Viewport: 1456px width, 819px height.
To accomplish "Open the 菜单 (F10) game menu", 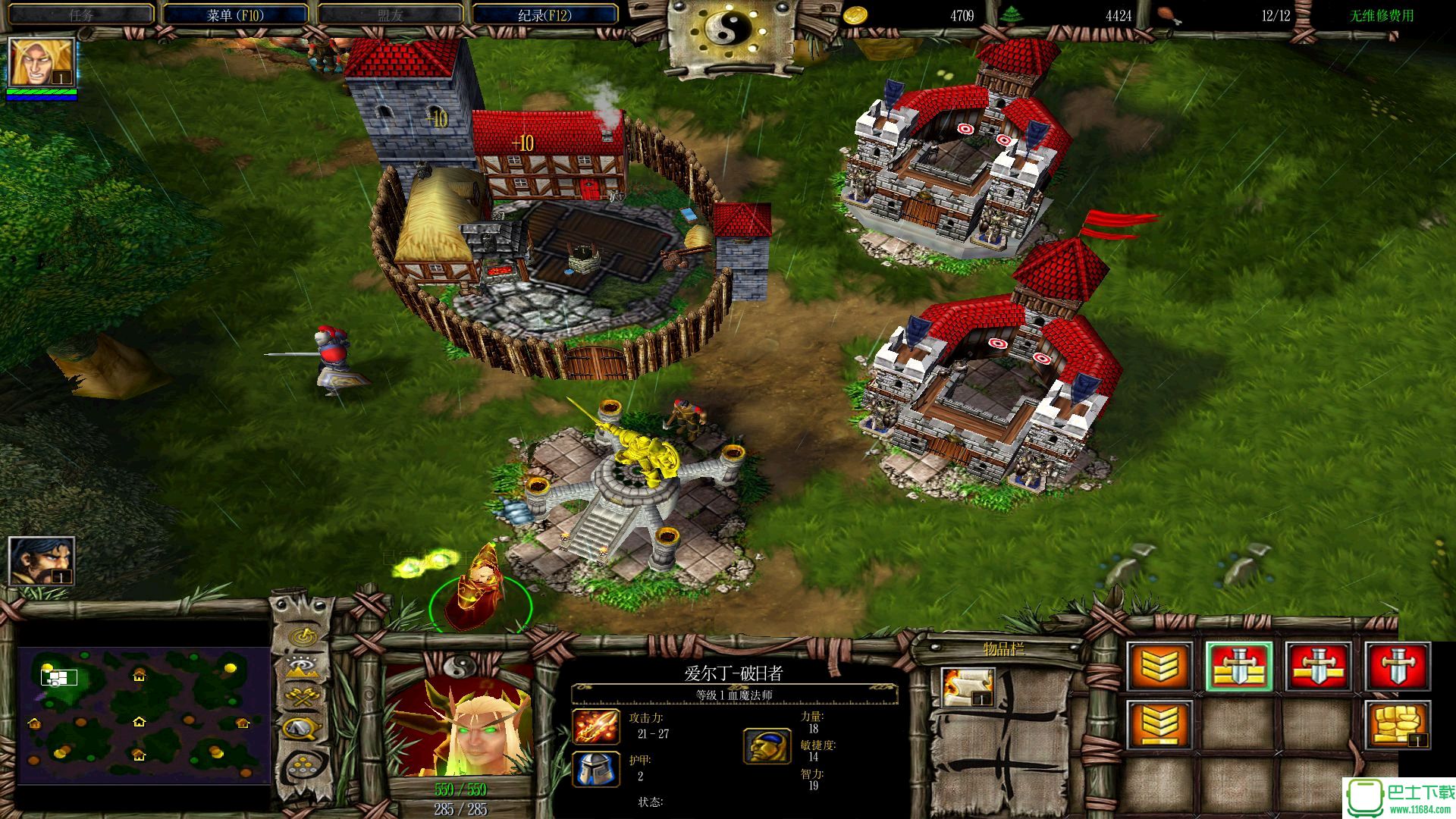I will [x=235, y=14].
